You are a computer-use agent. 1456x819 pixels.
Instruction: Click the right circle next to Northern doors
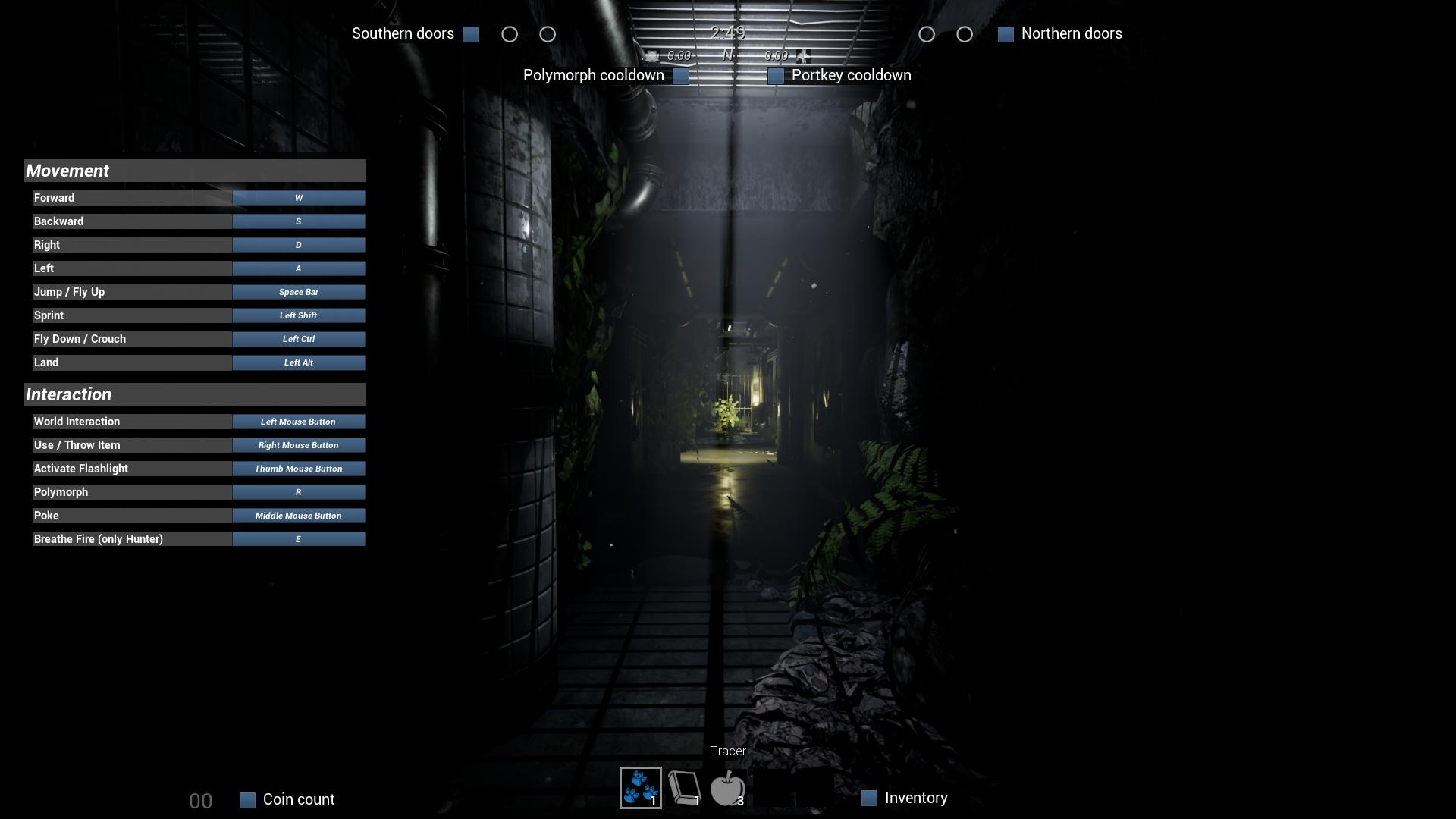(x=965, y=33)
